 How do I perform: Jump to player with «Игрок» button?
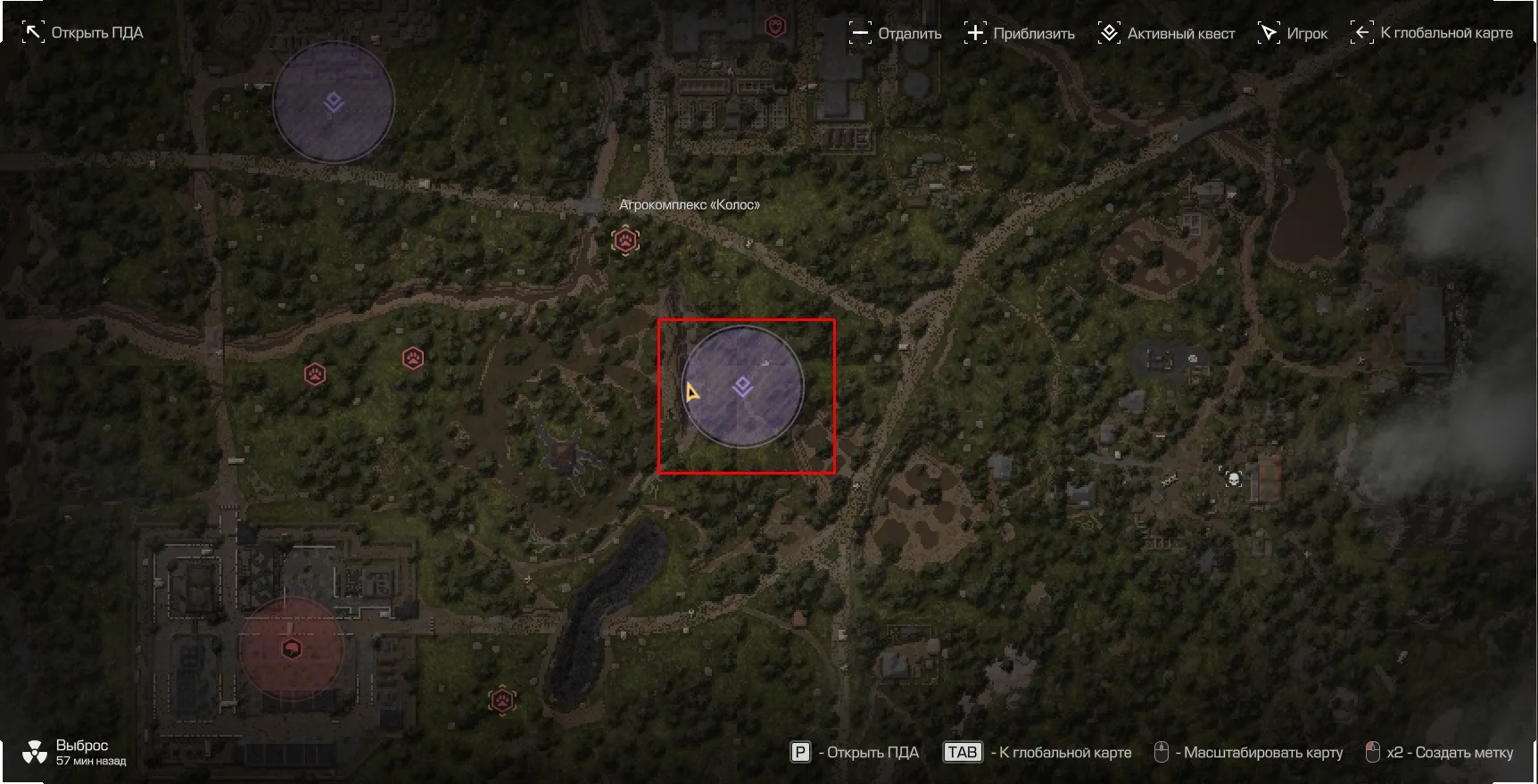(1293, 34)
